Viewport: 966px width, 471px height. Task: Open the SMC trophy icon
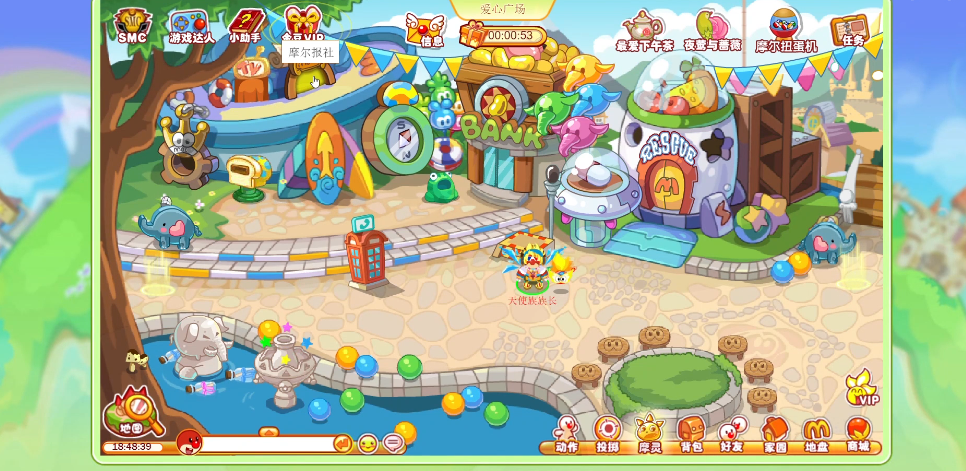click(x=132, y=25)
